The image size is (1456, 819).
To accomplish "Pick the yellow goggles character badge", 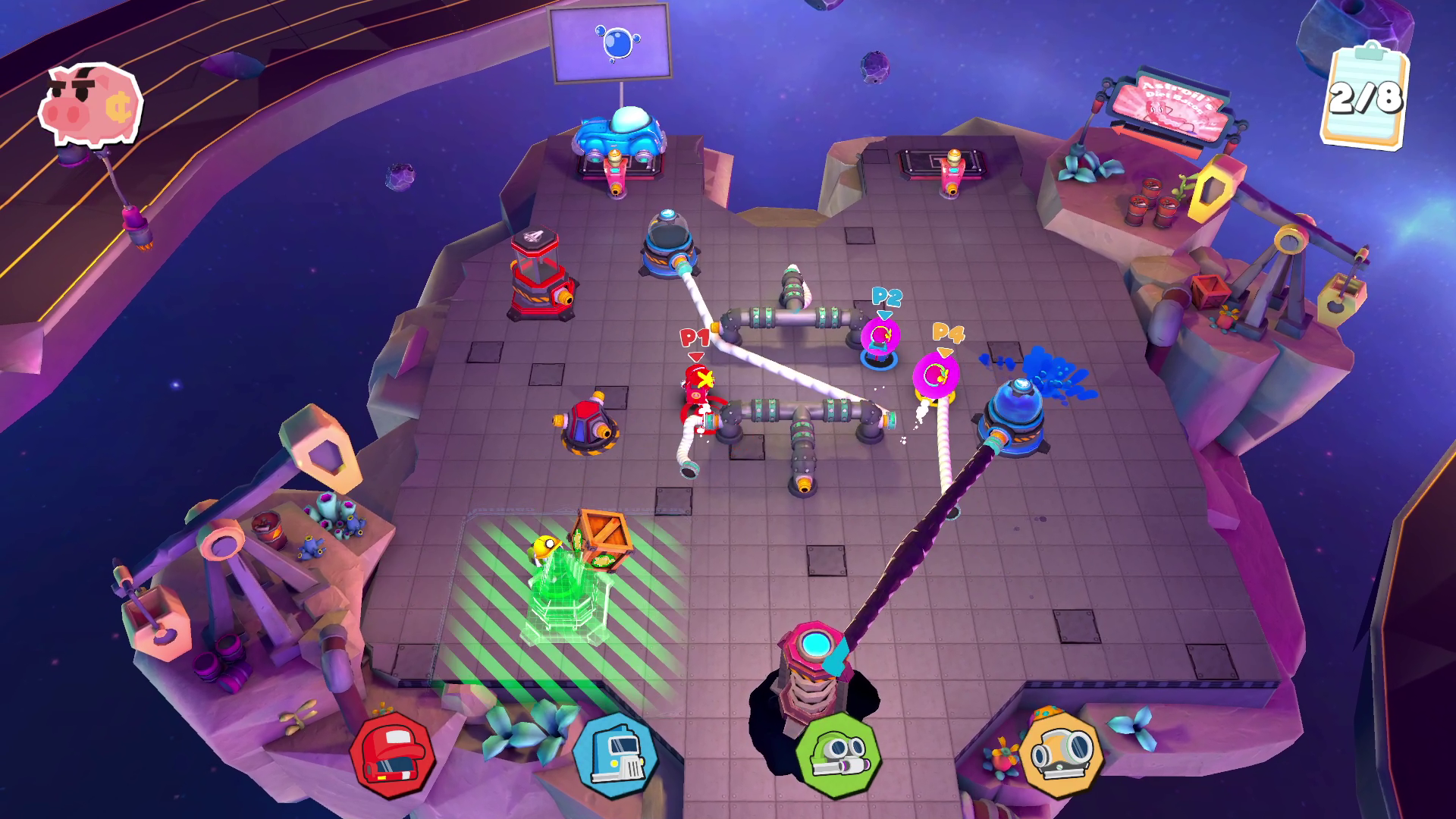I will pyautogui.click(x=1061, y=752).
